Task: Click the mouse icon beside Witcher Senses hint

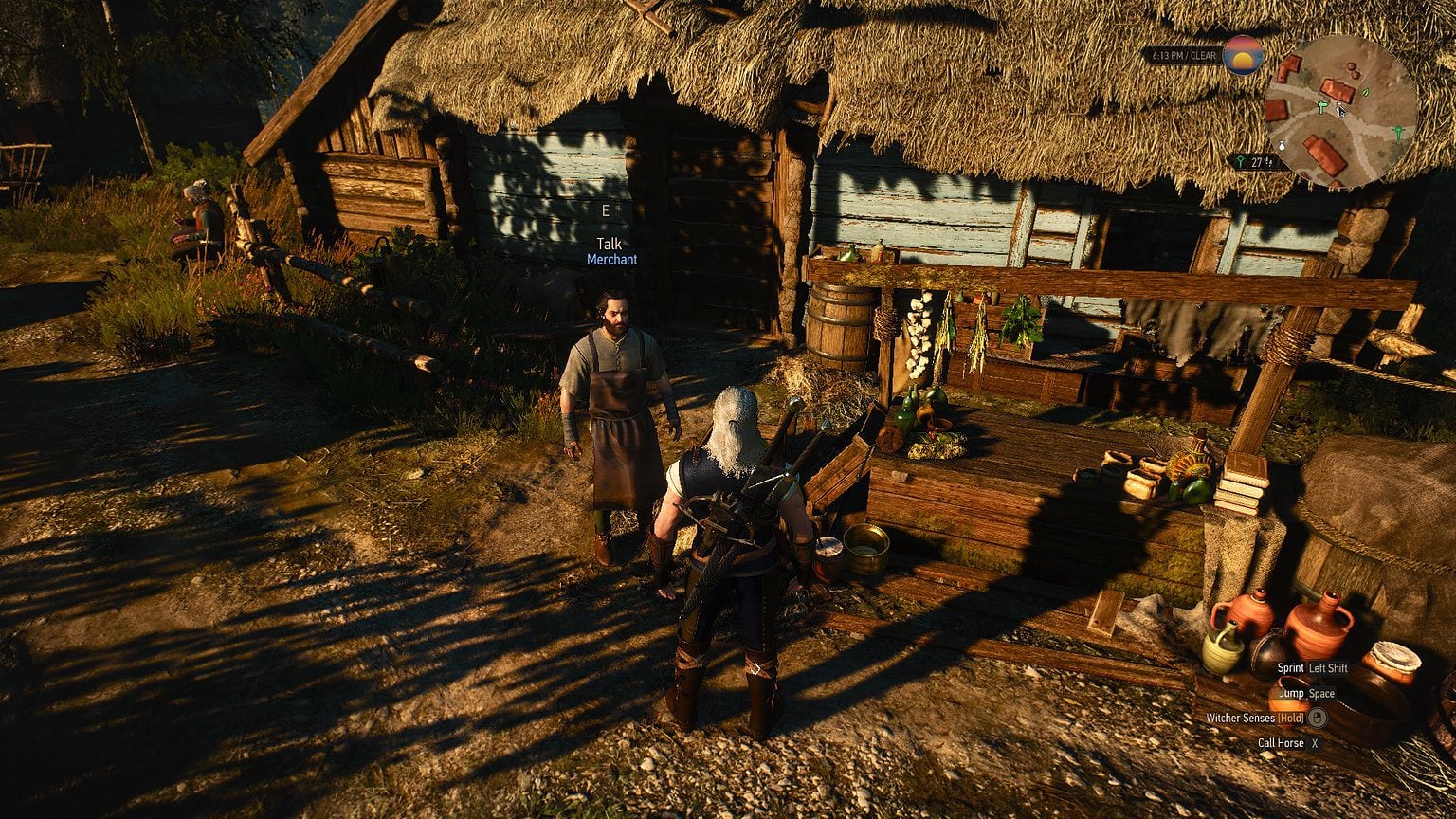Action: point(1318,718)
